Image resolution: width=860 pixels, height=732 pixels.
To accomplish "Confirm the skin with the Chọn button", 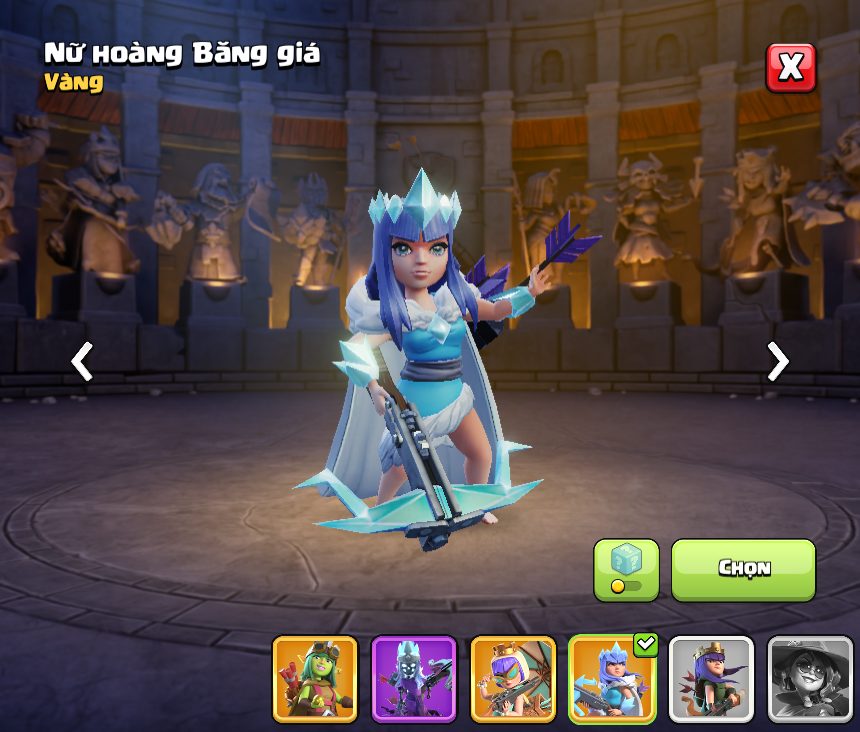I will [743, 569].
